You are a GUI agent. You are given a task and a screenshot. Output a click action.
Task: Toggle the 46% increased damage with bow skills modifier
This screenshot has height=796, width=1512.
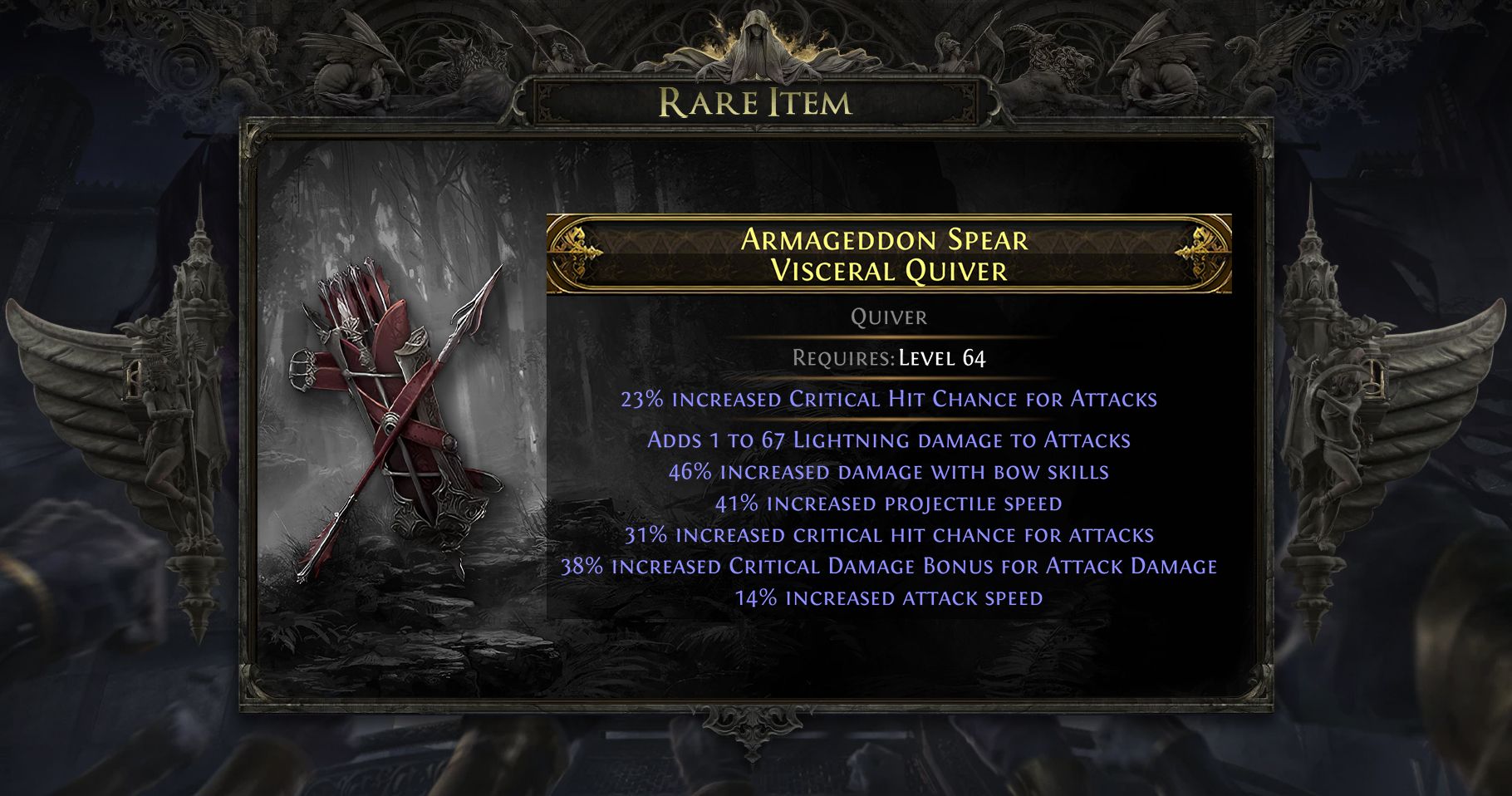pyautogui.click(x=889, y=471)
